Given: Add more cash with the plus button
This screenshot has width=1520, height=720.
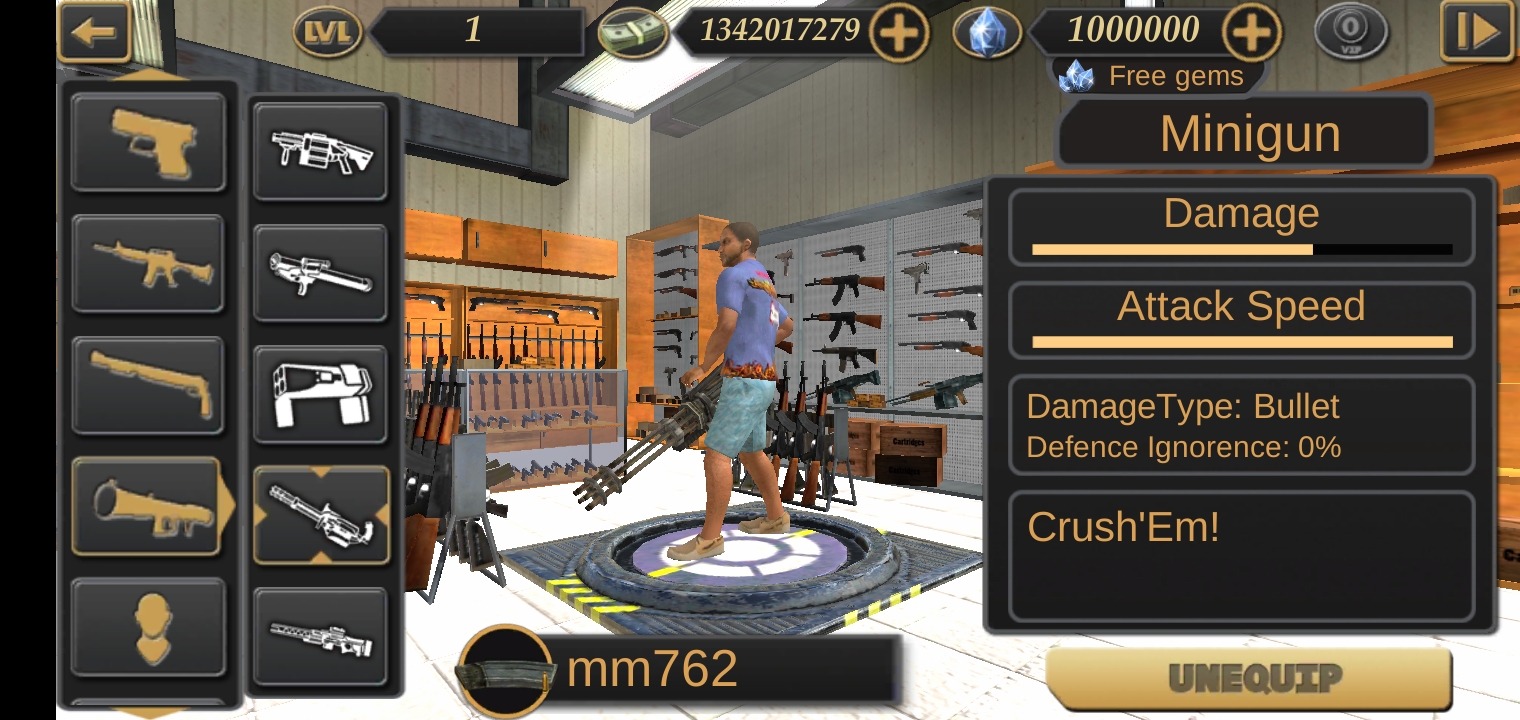Looking at the screenshot, I should tap(898, 33).
